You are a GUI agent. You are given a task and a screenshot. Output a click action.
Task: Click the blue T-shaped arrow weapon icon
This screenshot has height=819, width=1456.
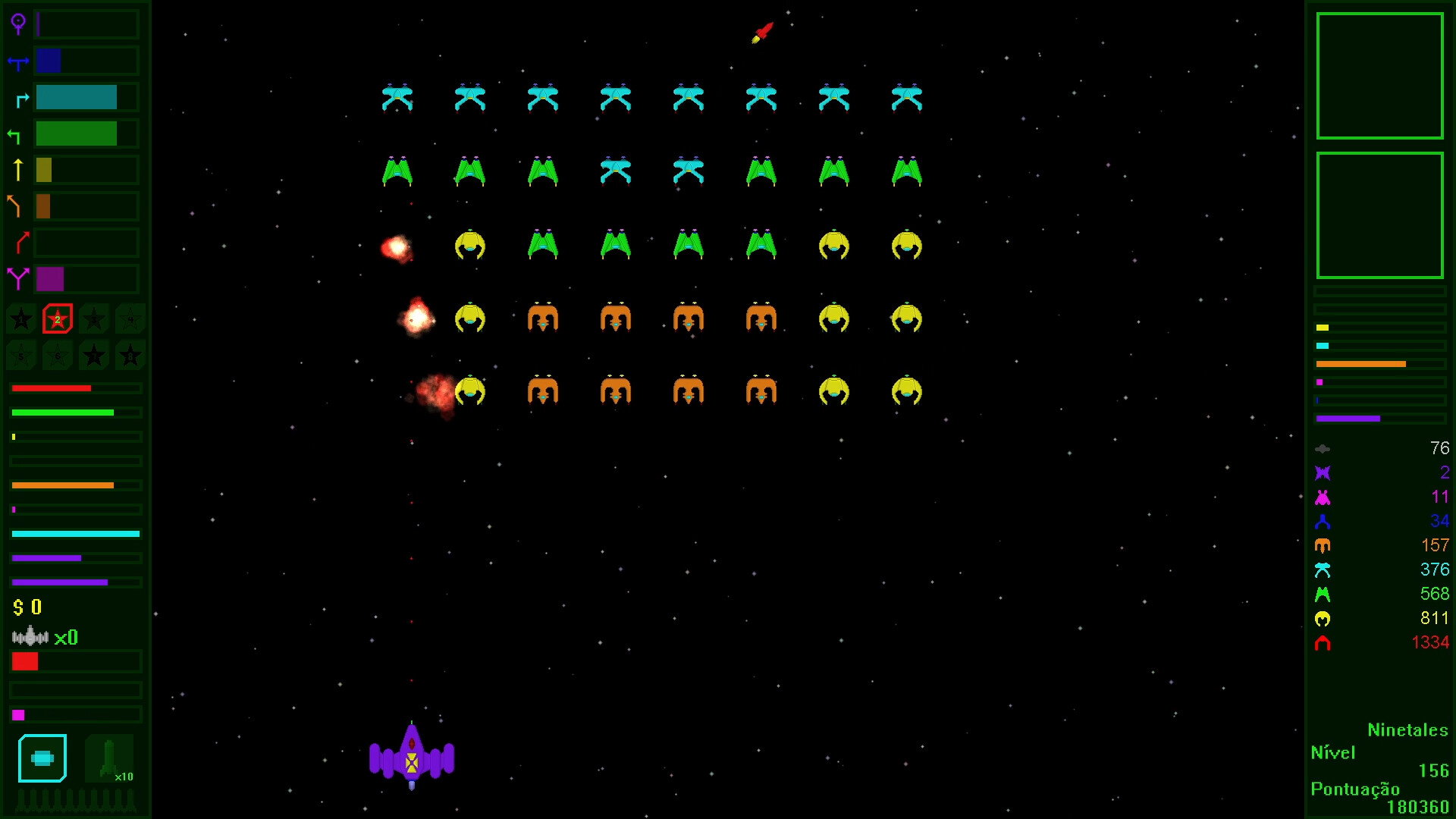click(19, 61)
